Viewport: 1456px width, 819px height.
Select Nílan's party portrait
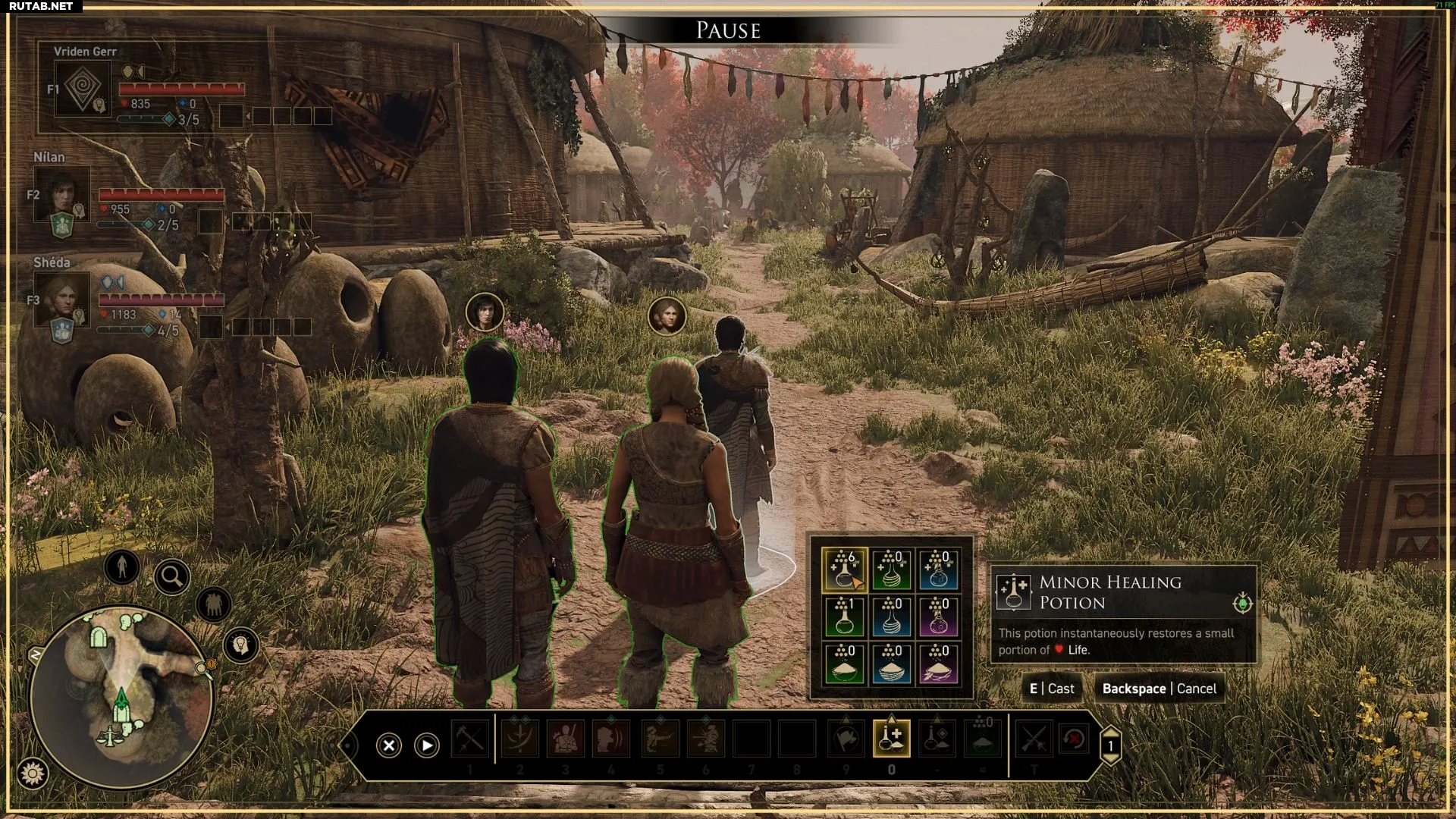pos(62,193)
